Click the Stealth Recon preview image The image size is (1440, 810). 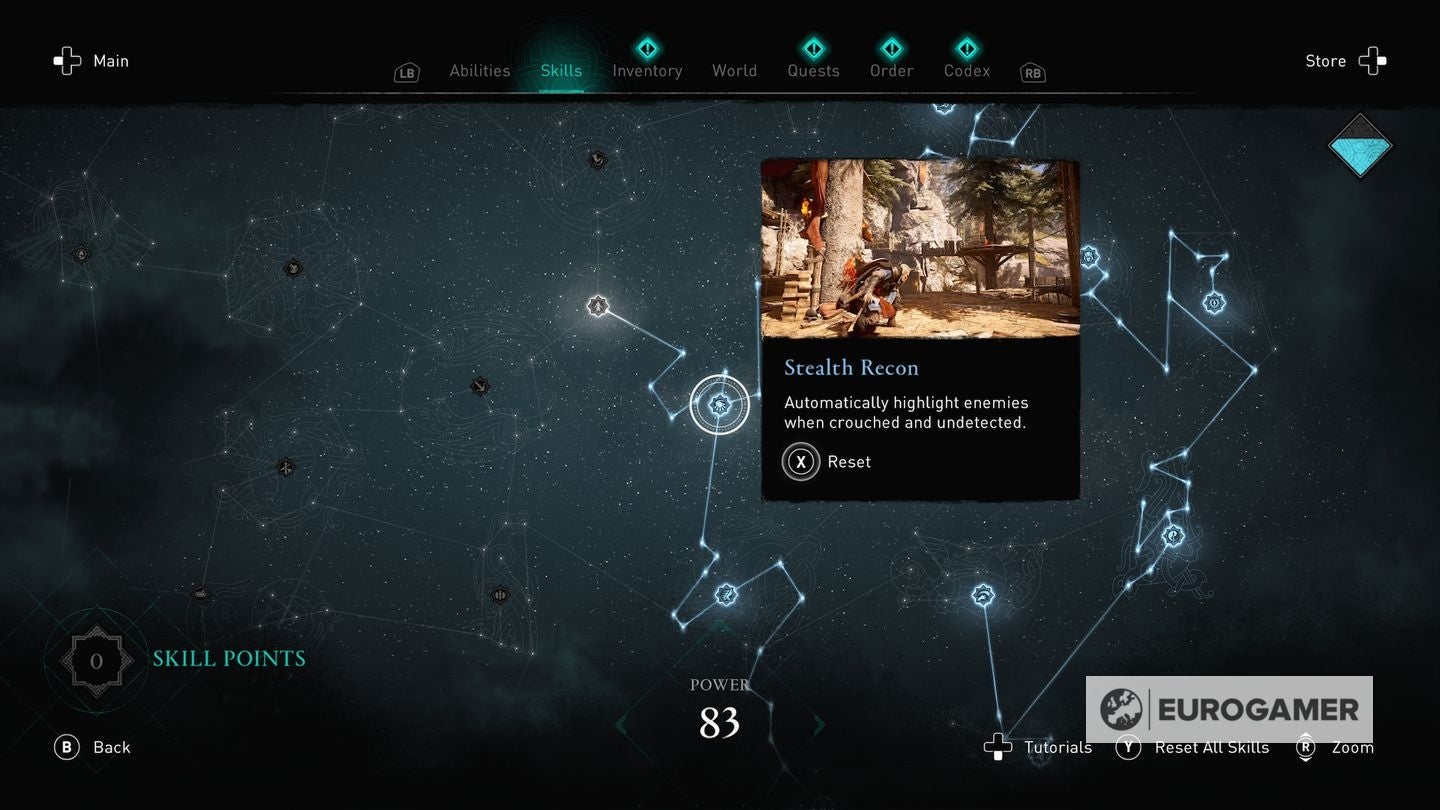[x=920, y=249]
